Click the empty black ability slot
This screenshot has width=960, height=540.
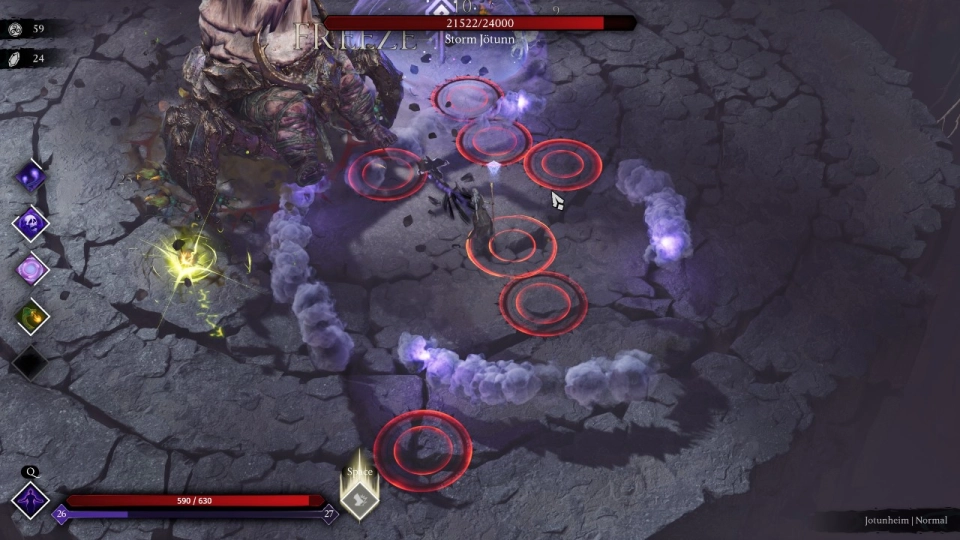coord(30,362)
